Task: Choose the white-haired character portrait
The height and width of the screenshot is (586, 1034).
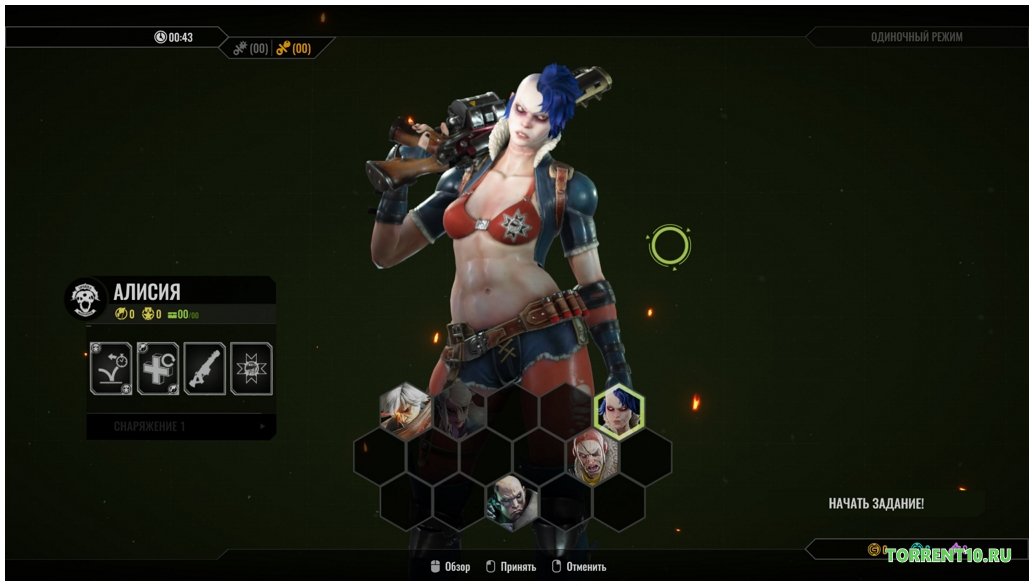Action: pyautogui.click(x=404, y=410)
